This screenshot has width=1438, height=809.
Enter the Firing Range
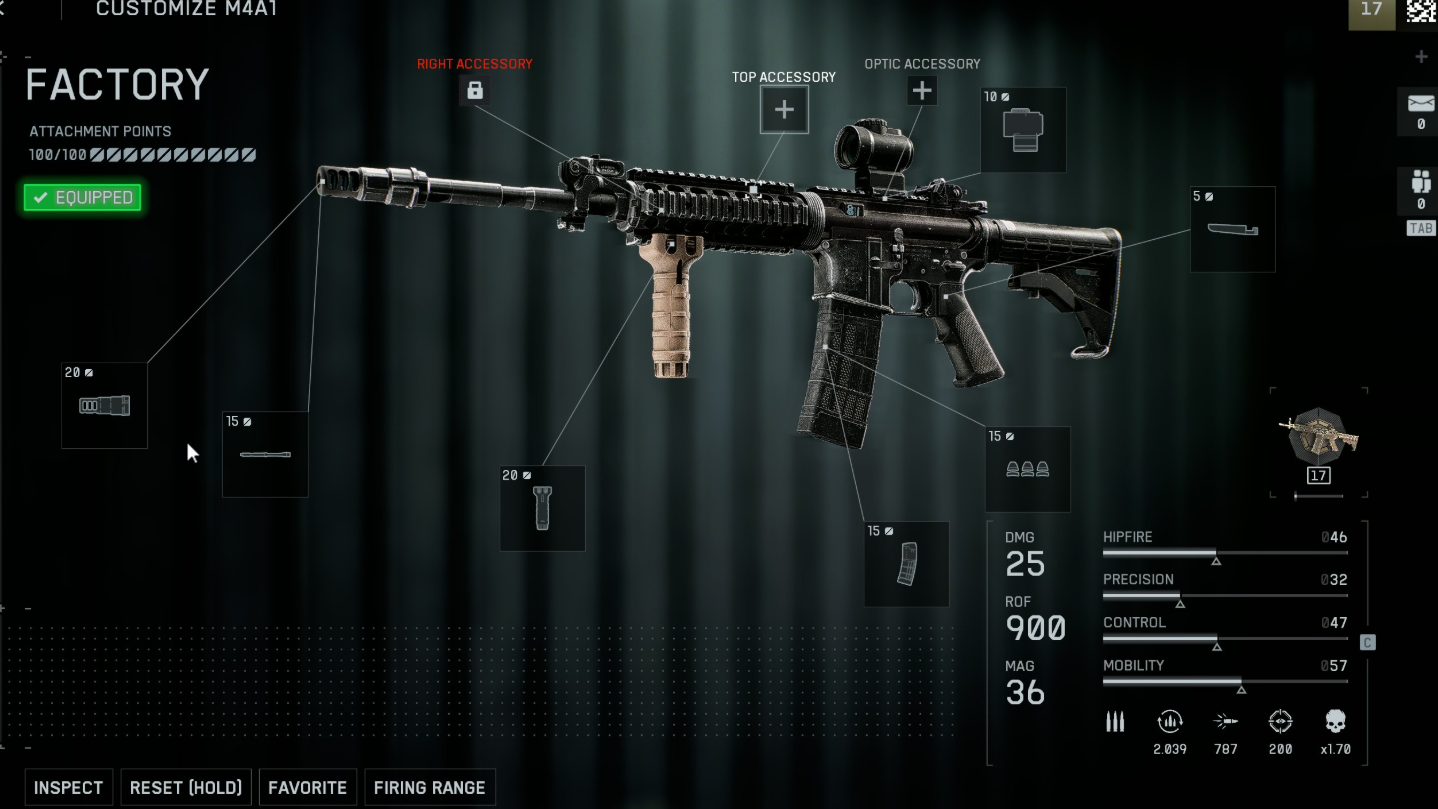pos(429,788)
